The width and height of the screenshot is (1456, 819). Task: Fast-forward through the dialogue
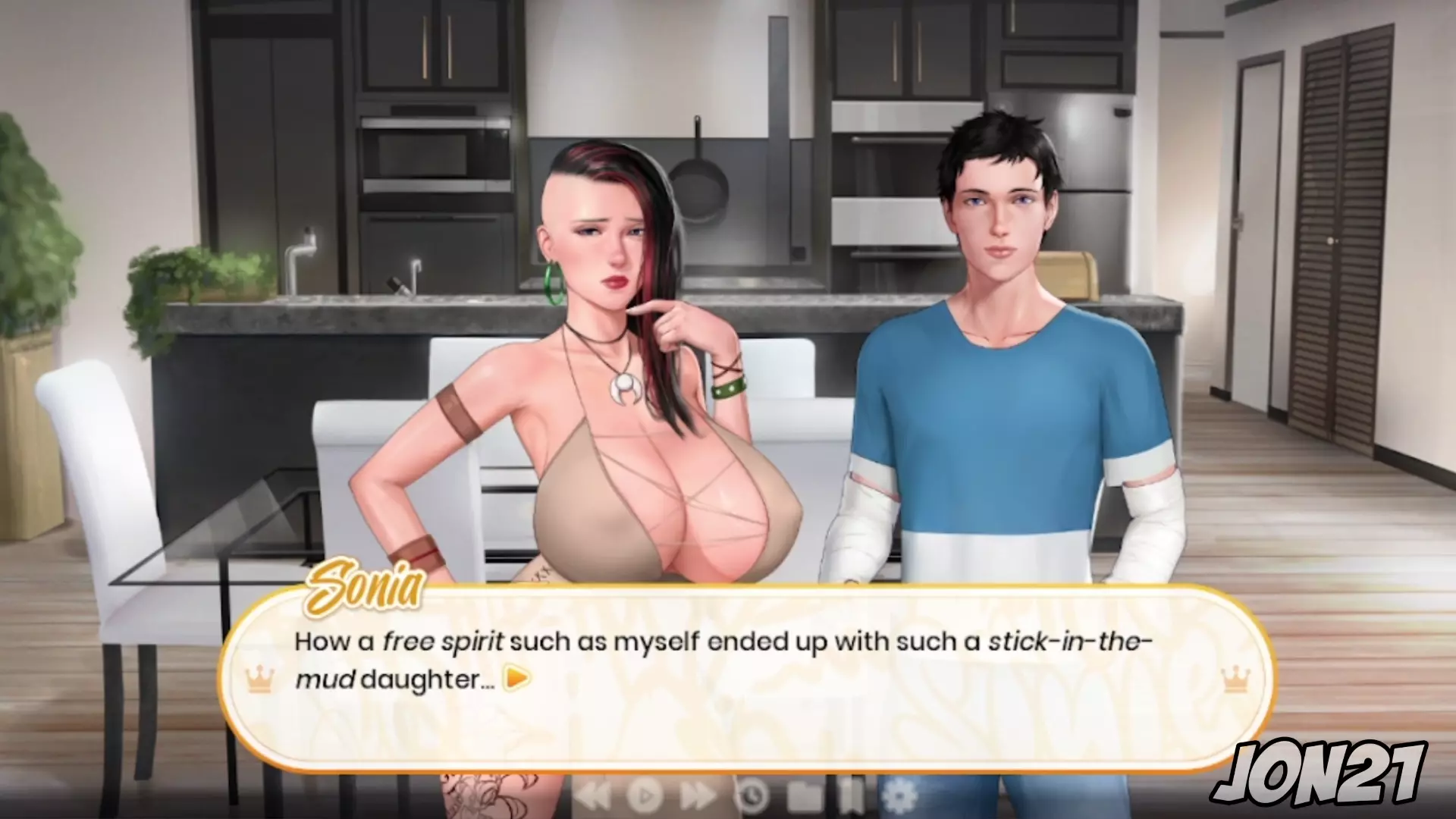point(699,795)
